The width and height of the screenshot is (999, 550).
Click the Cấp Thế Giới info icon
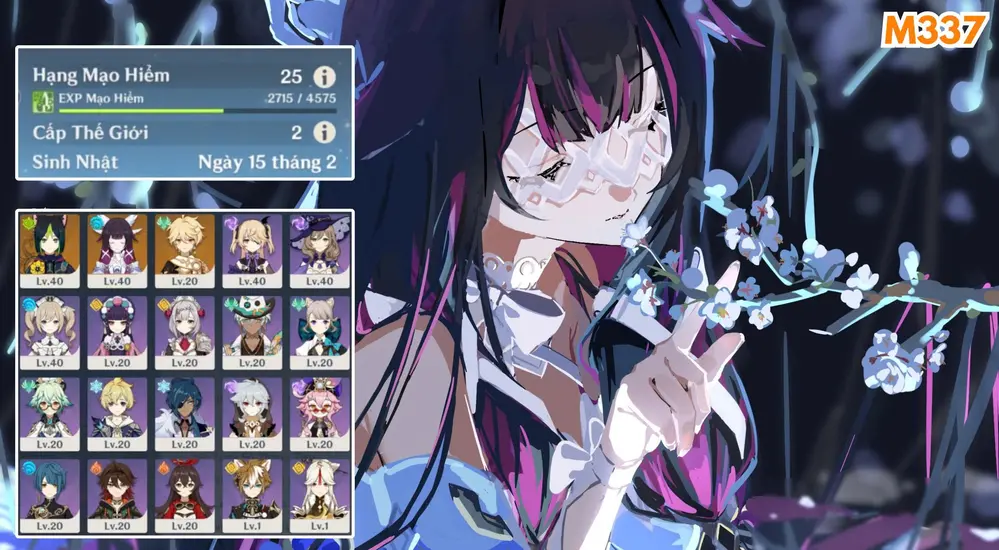pos(323,133)
